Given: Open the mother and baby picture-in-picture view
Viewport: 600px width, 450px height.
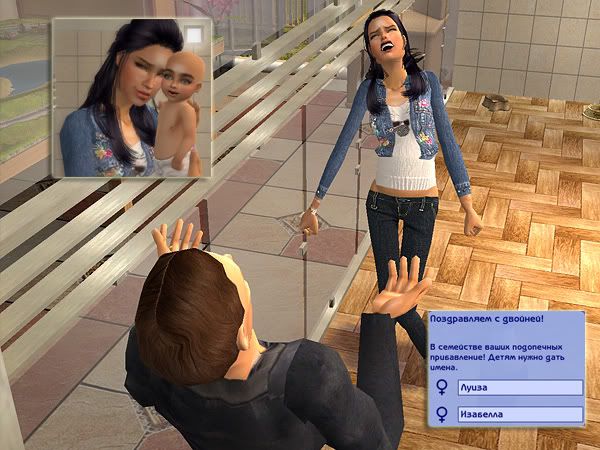Looking at the screenshot, I should tap(130, 95).
